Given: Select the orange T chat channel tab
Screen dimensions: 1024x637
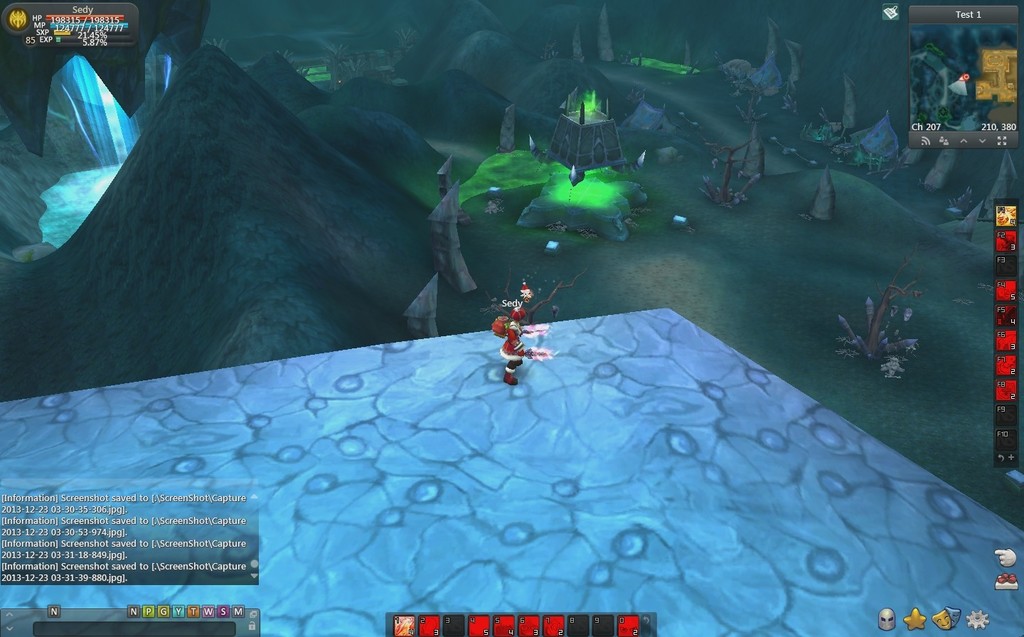Looking at the screenshot, I should [193, 611].
